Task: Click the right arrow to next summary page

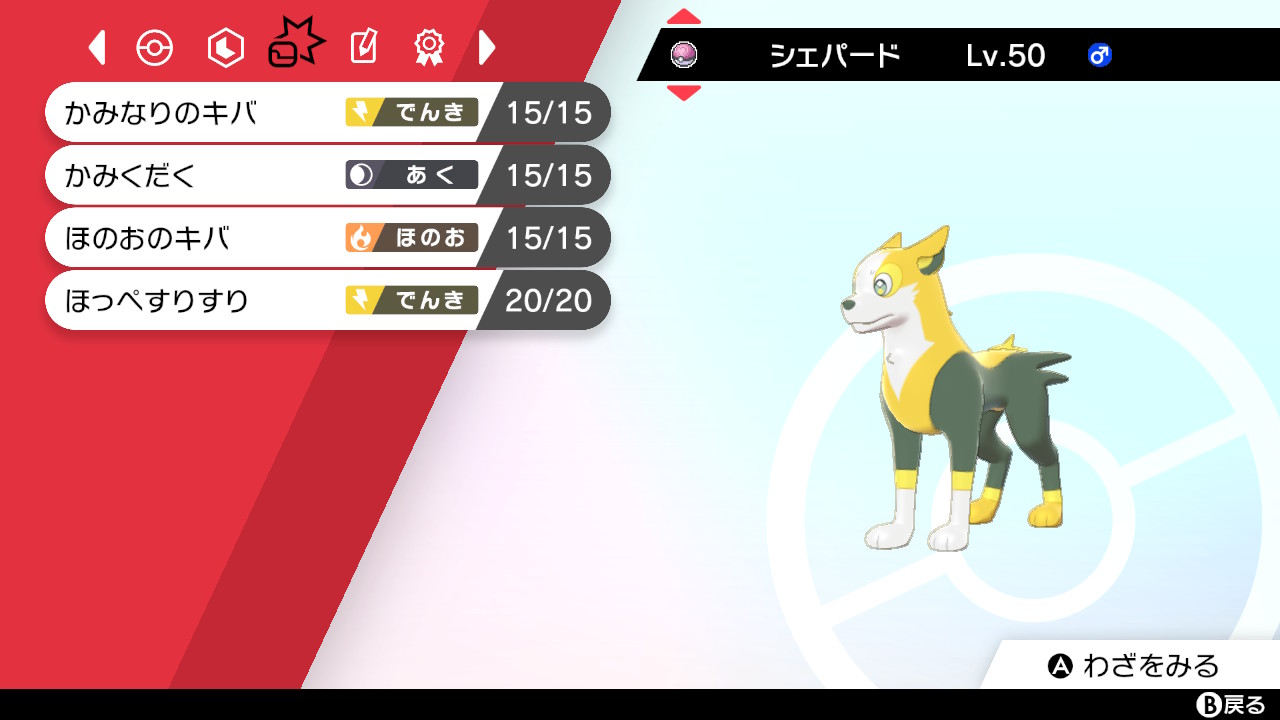Action: [x=488, y=46]
